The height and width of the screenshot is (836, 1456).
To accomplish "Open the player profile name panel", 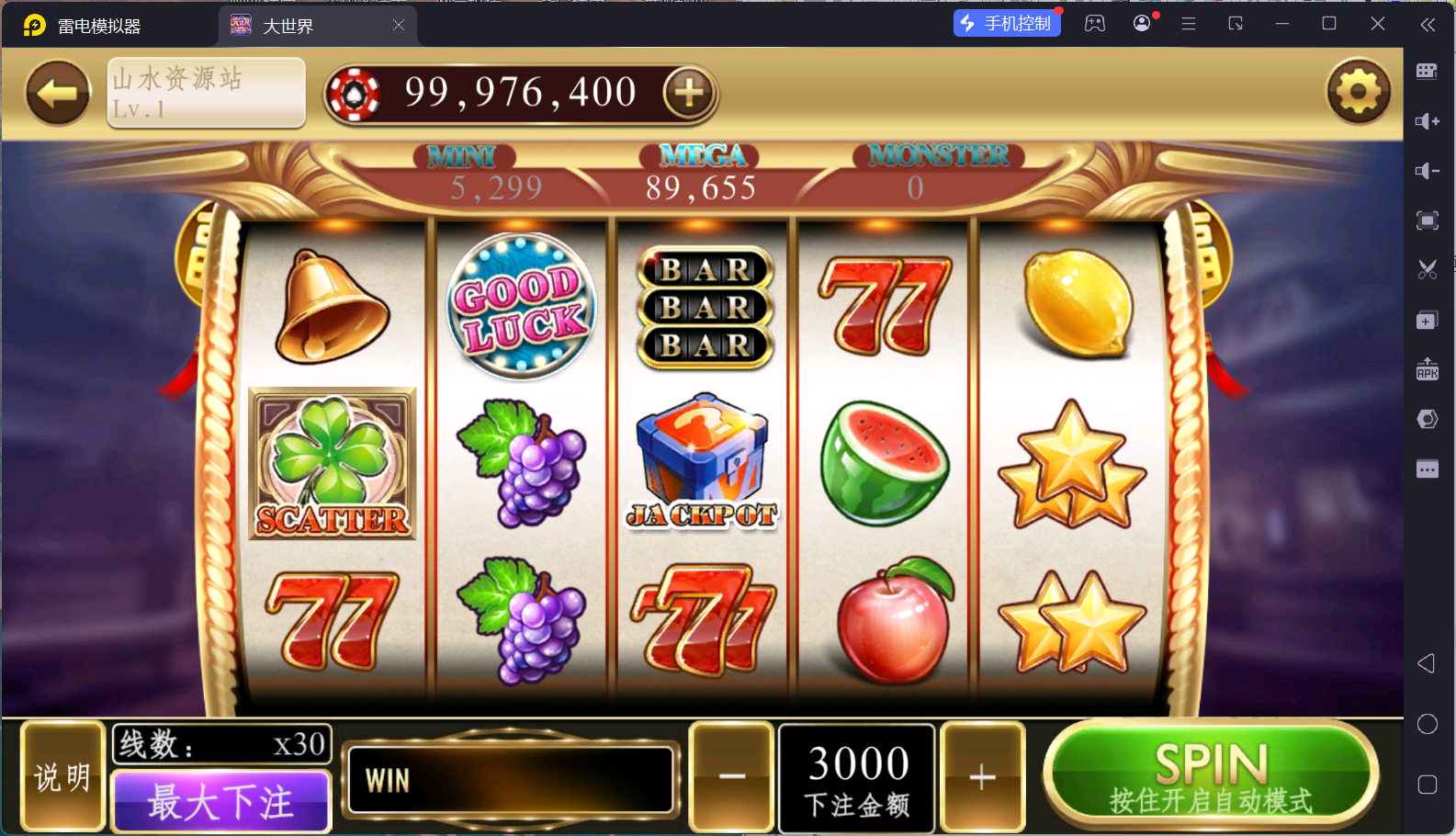I will pos(206,93).
